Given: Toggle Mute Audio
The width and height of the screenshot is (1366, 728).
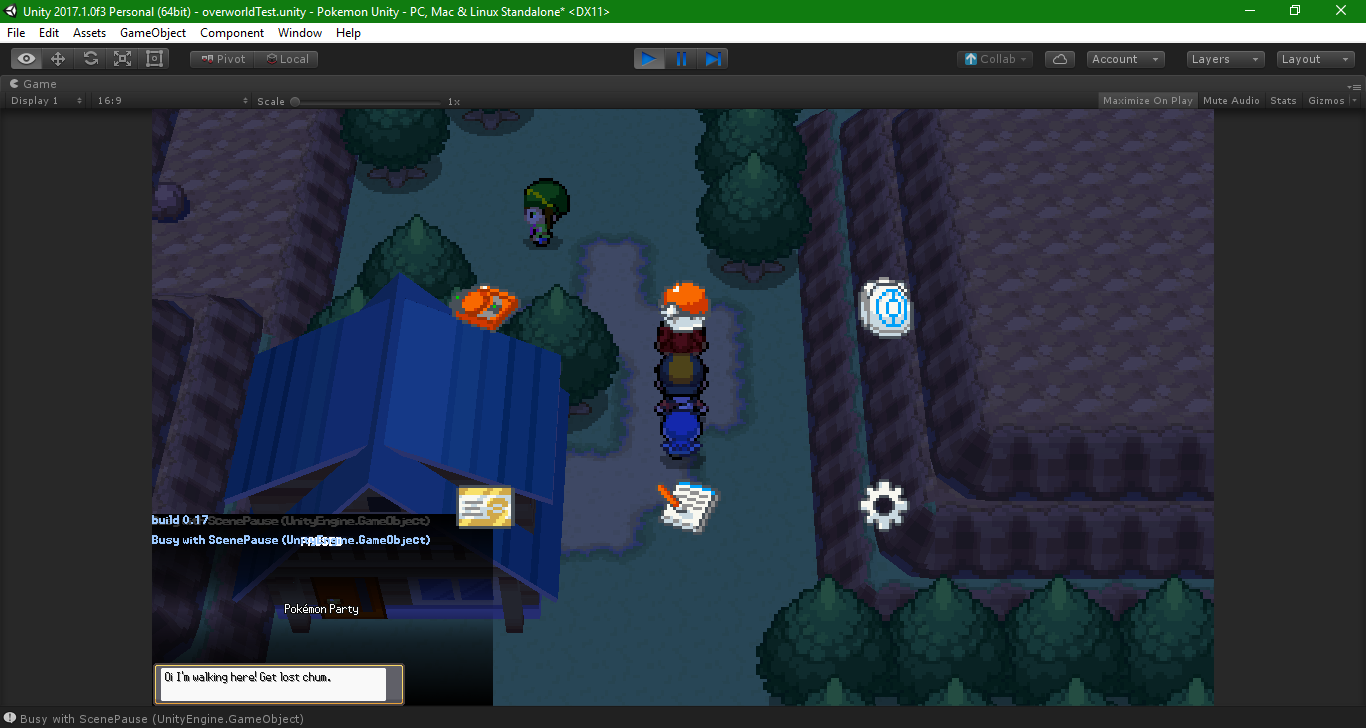Looking at the screenshot, I should tap(1231, 100).
